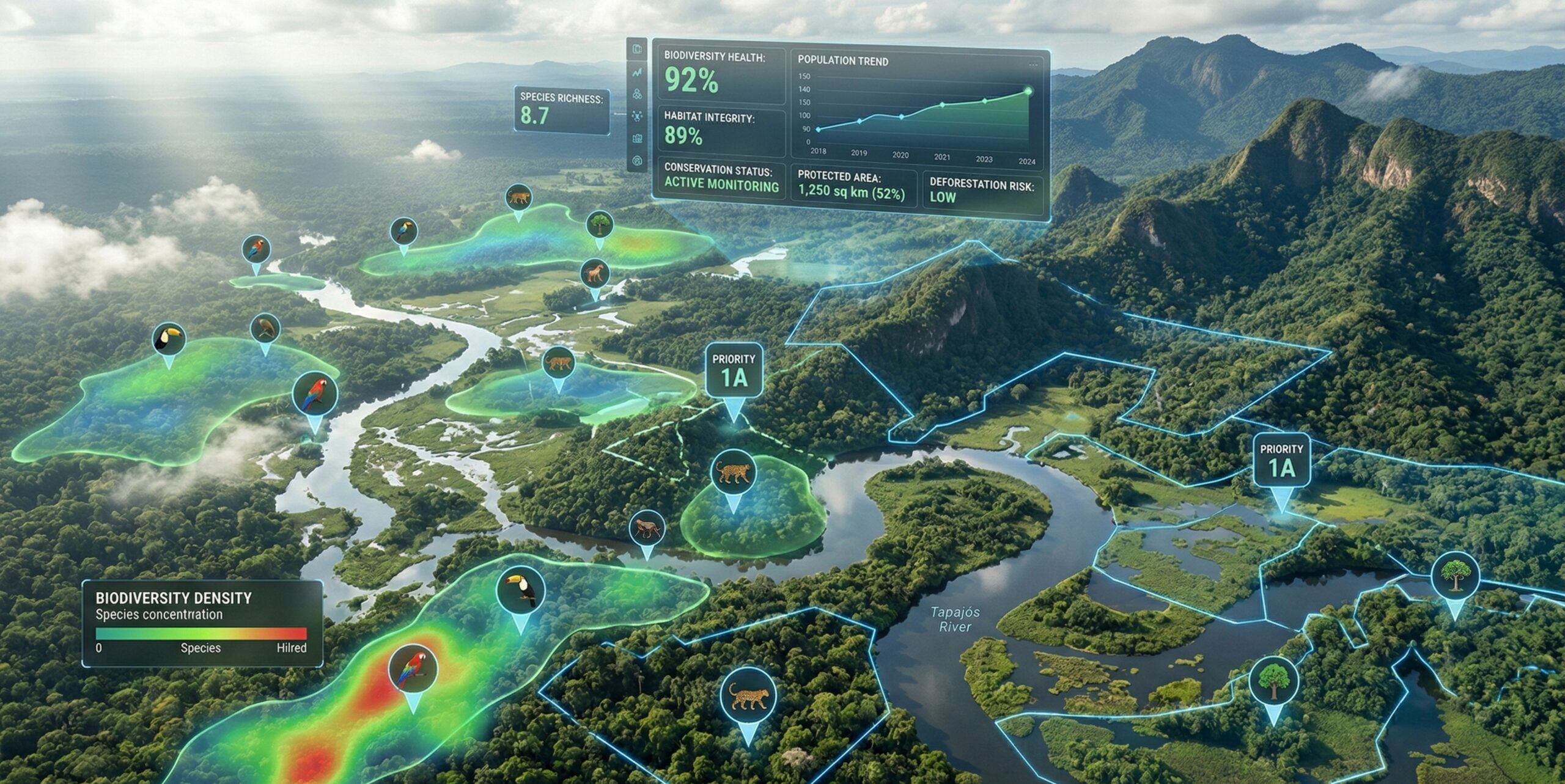Open the blue-and-yellow macaw map marker
The height and width of the screenshot is (784, 1565).
pos(403,232)
